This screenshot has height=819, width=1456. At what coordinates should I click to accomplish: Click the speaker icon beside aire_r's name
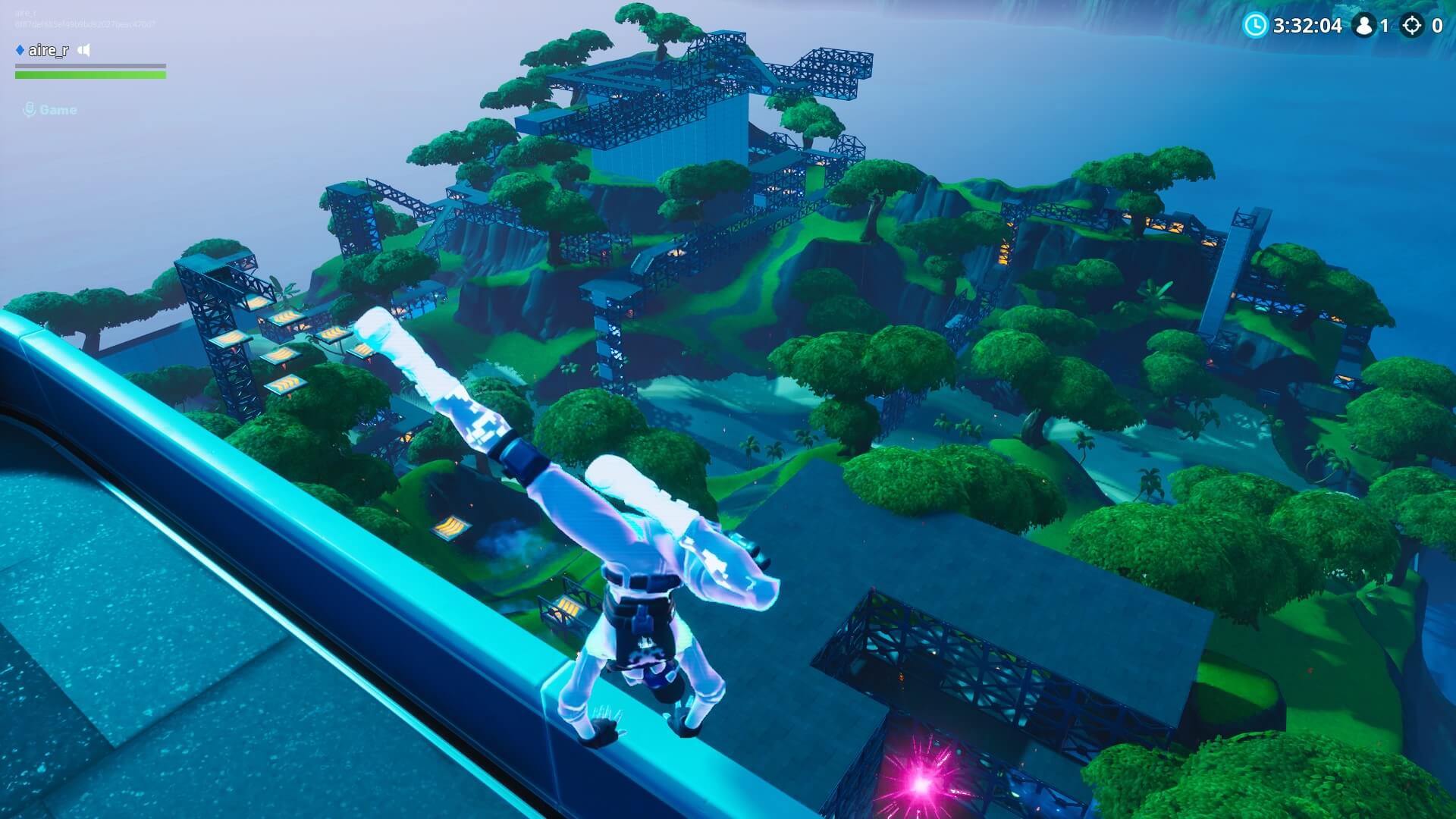pos(83,50)
